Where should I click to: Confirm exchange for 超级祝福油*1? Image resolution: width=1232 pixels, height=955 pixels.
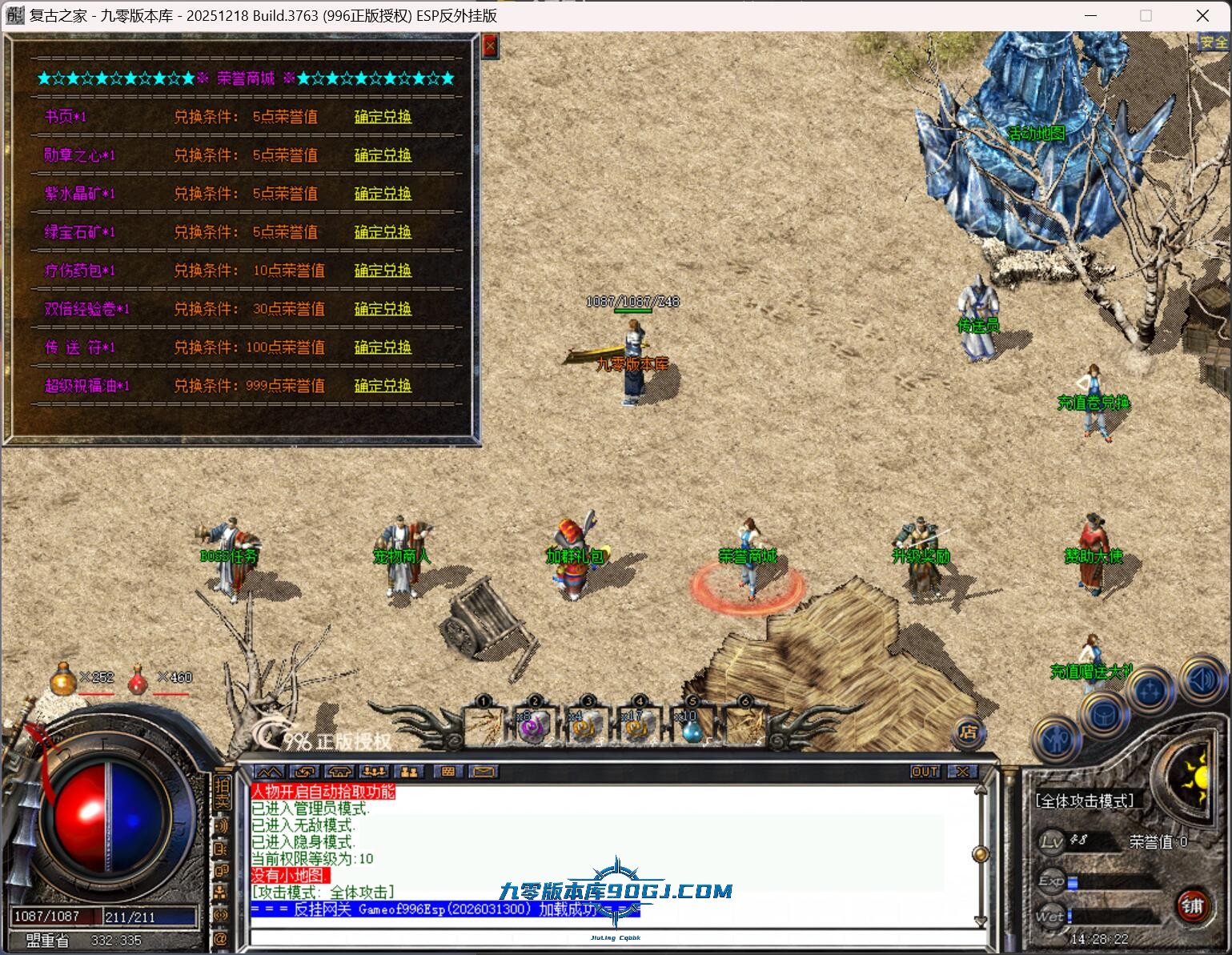click(x=383, y=386)
